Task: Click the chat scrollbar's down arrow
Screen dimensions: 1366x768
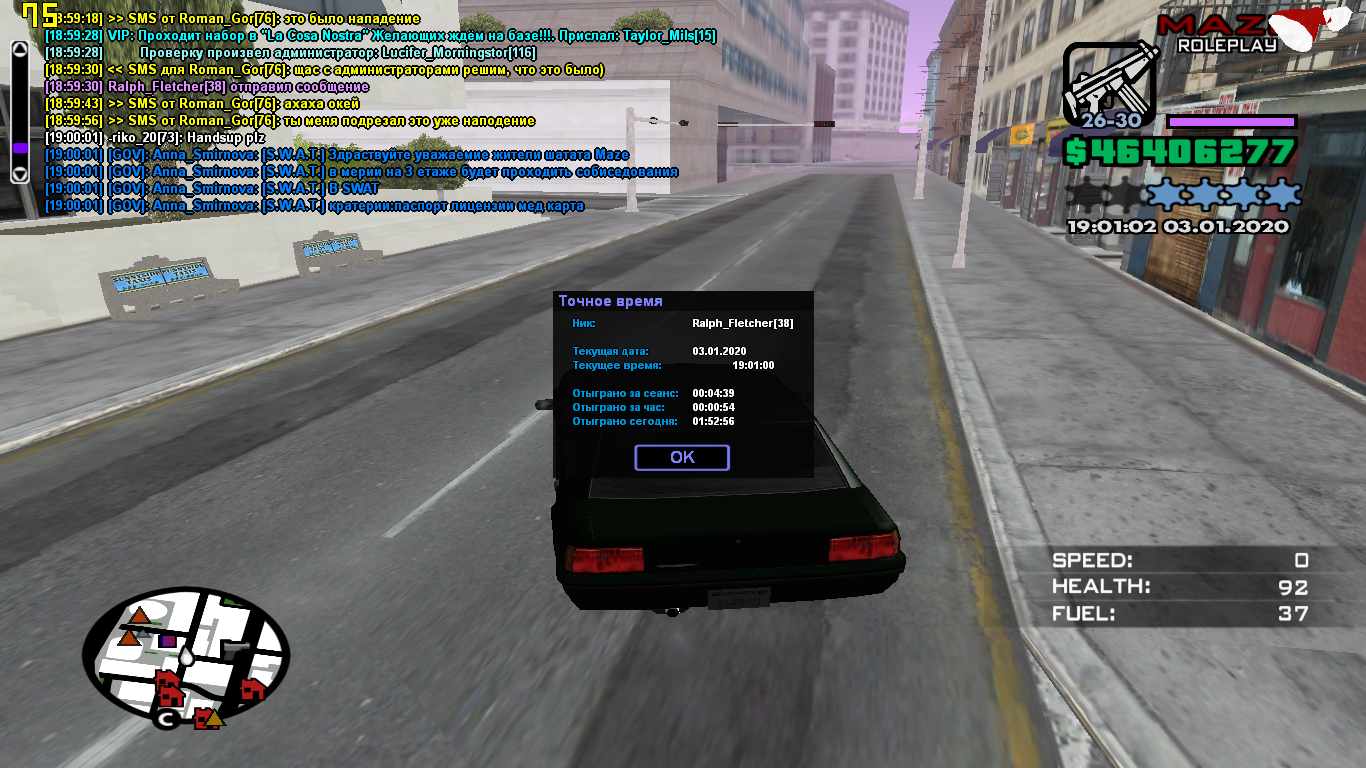Action: pos(19,173)
